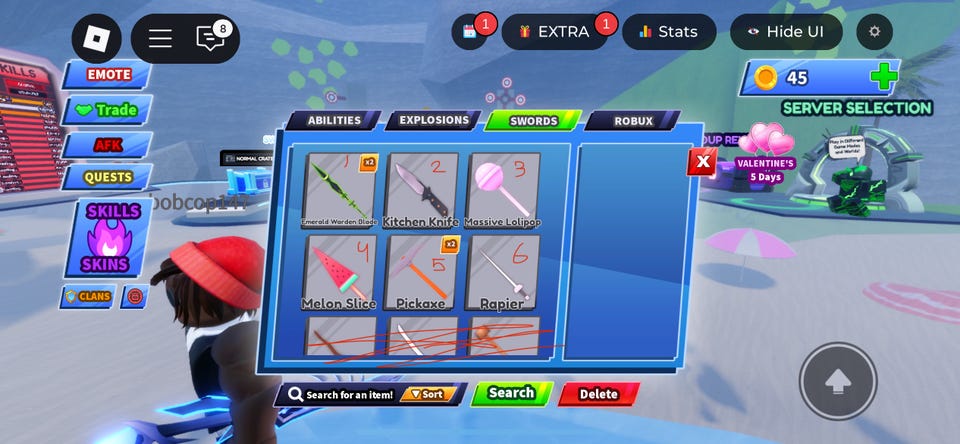This screenshot has height=444, width=960.
Task: Open the Quests panel
Action: [108, 178]
